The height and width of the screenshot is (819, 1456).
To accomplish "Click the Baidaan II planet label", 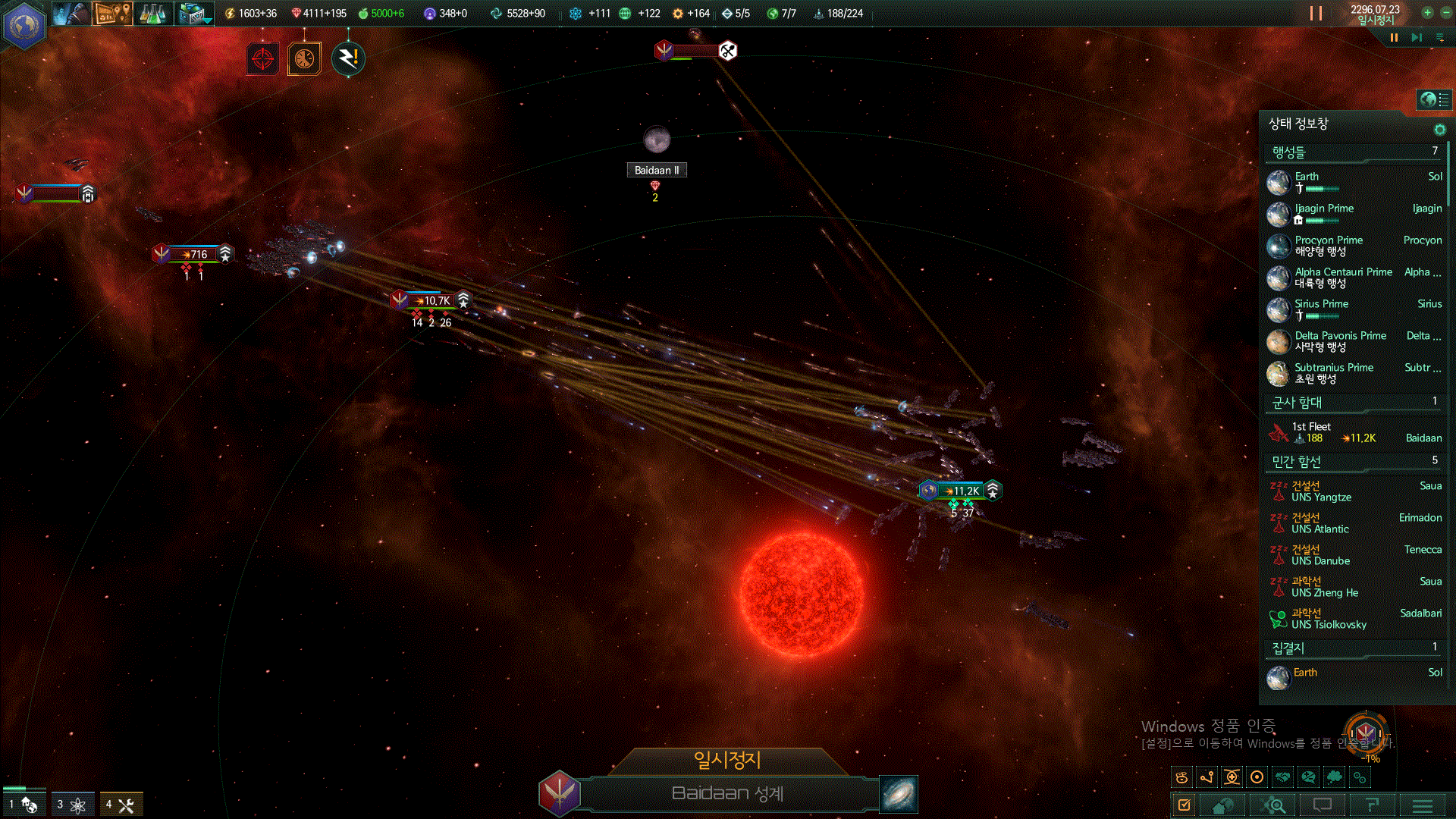I will pyautogui.click(x=657, y=170).
